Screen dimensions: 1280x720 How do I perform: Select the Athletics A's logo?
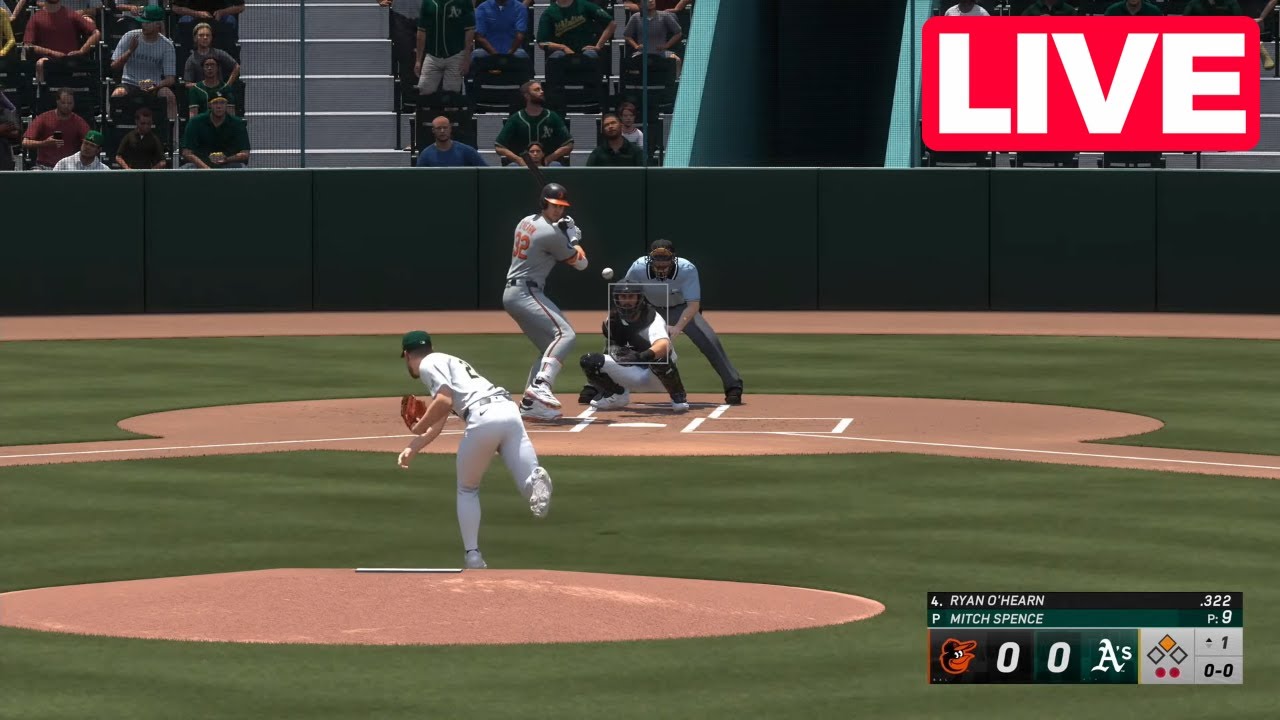pos(1110,657)
